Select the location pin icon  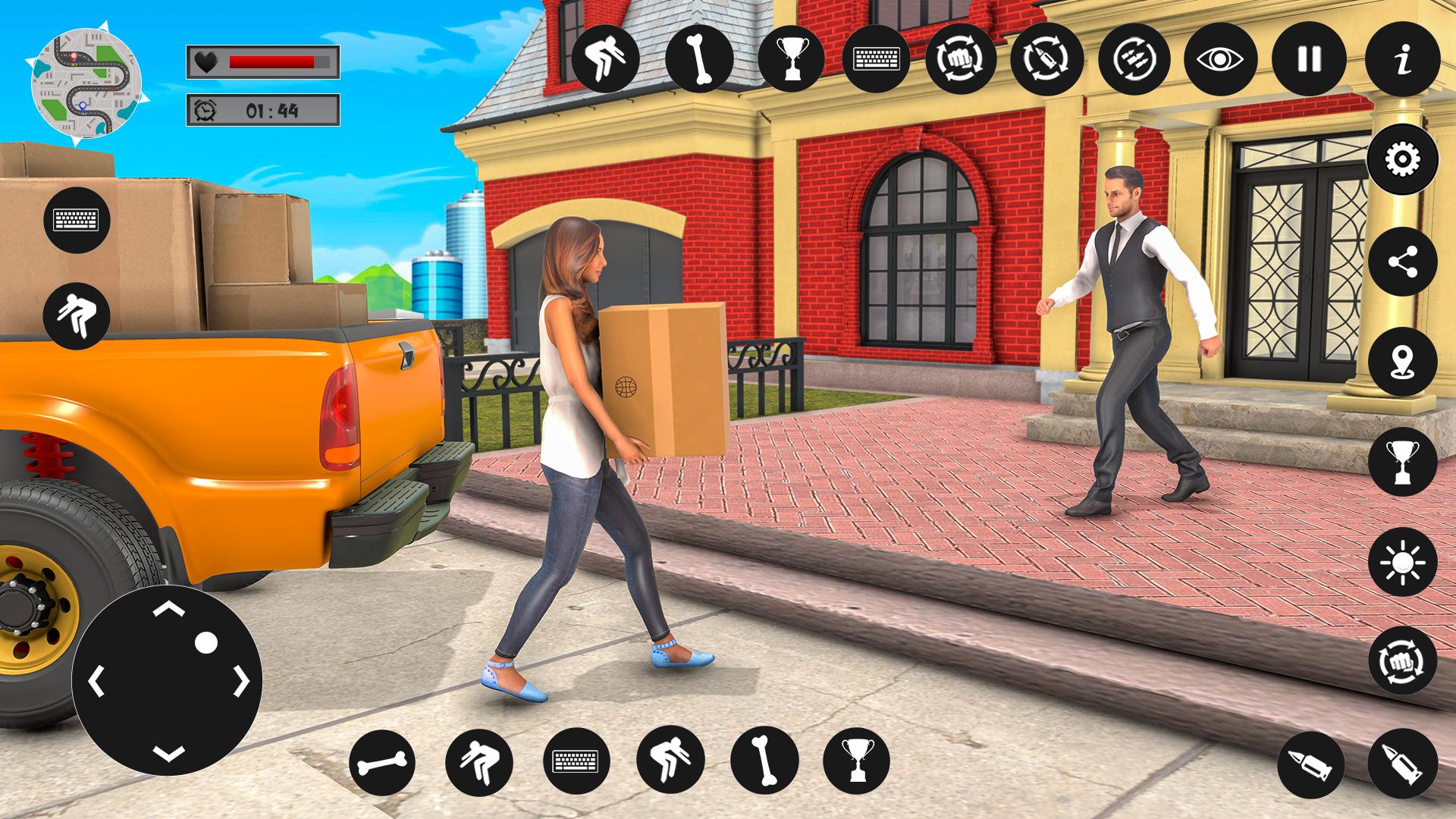click(1402, 362)
